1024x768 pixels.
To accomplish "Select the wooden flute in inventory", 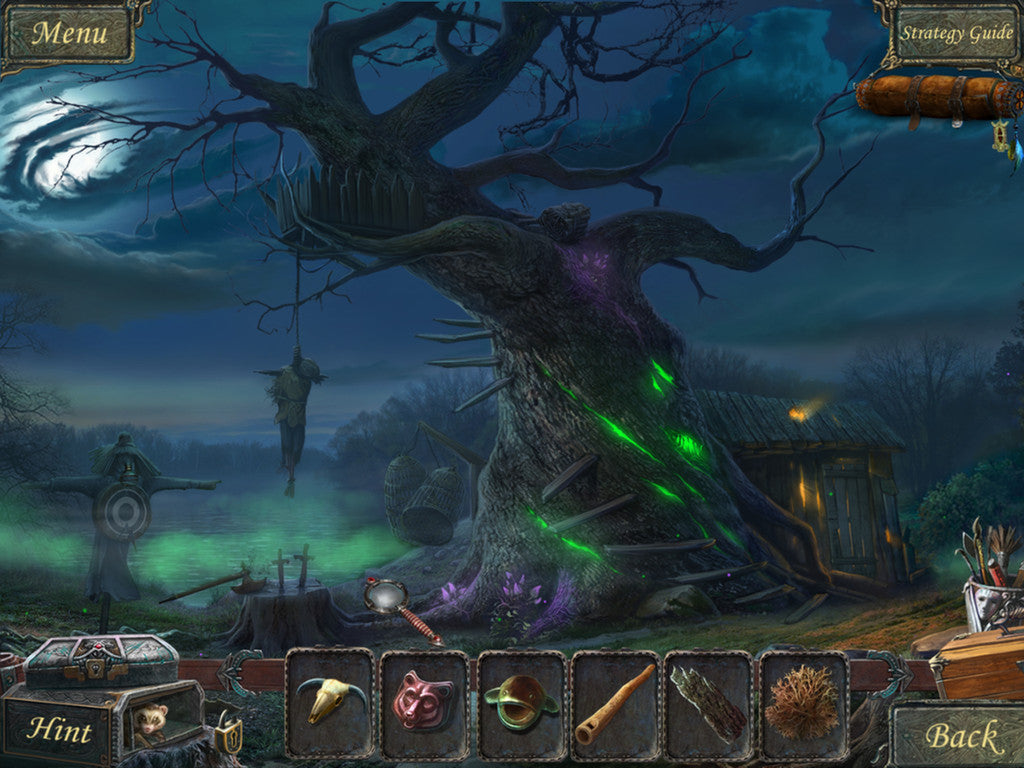I will click(x=614, y=703).
